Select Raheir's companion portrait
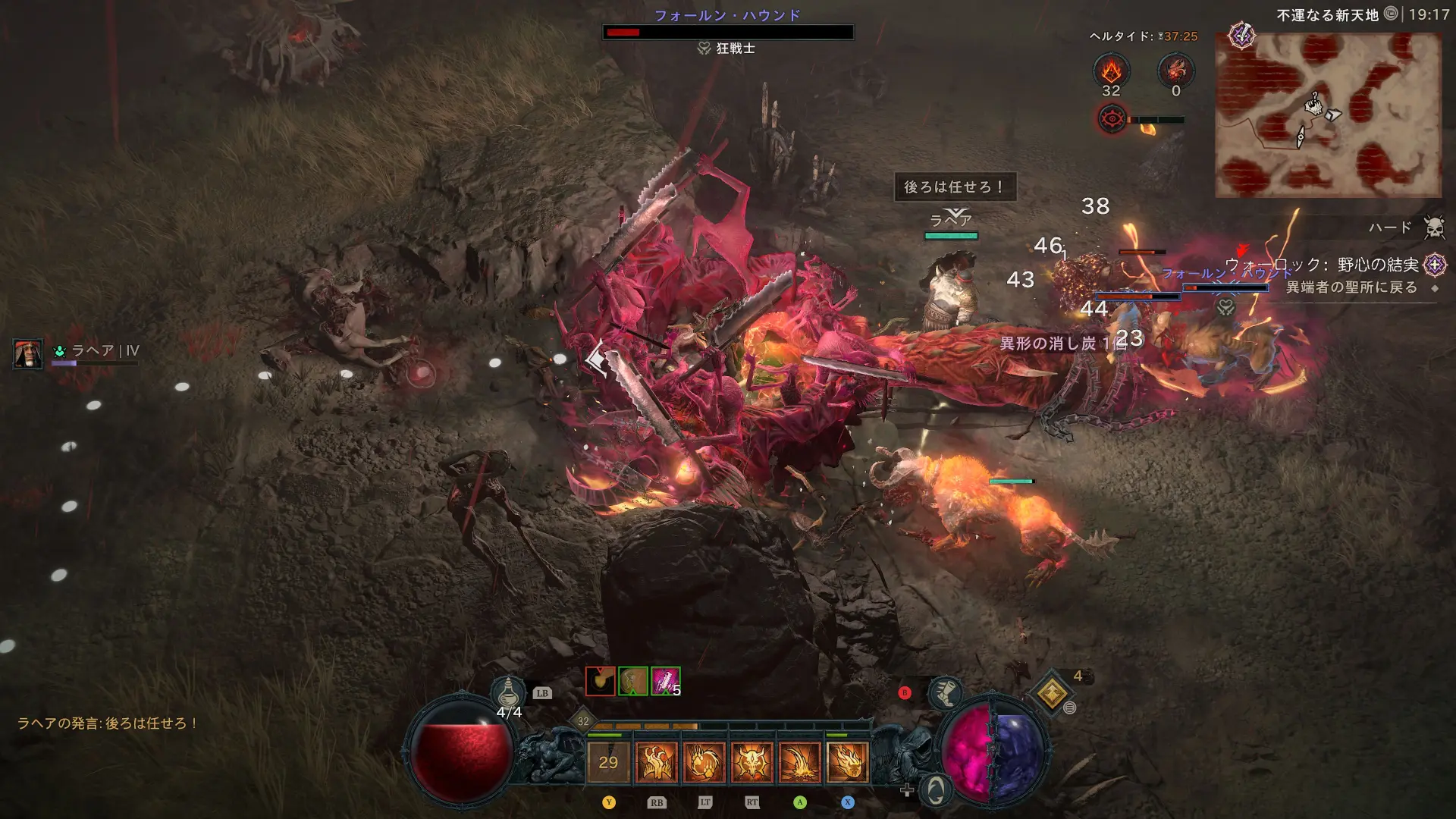The image size is (1456, 819). (x=28, y=354)
